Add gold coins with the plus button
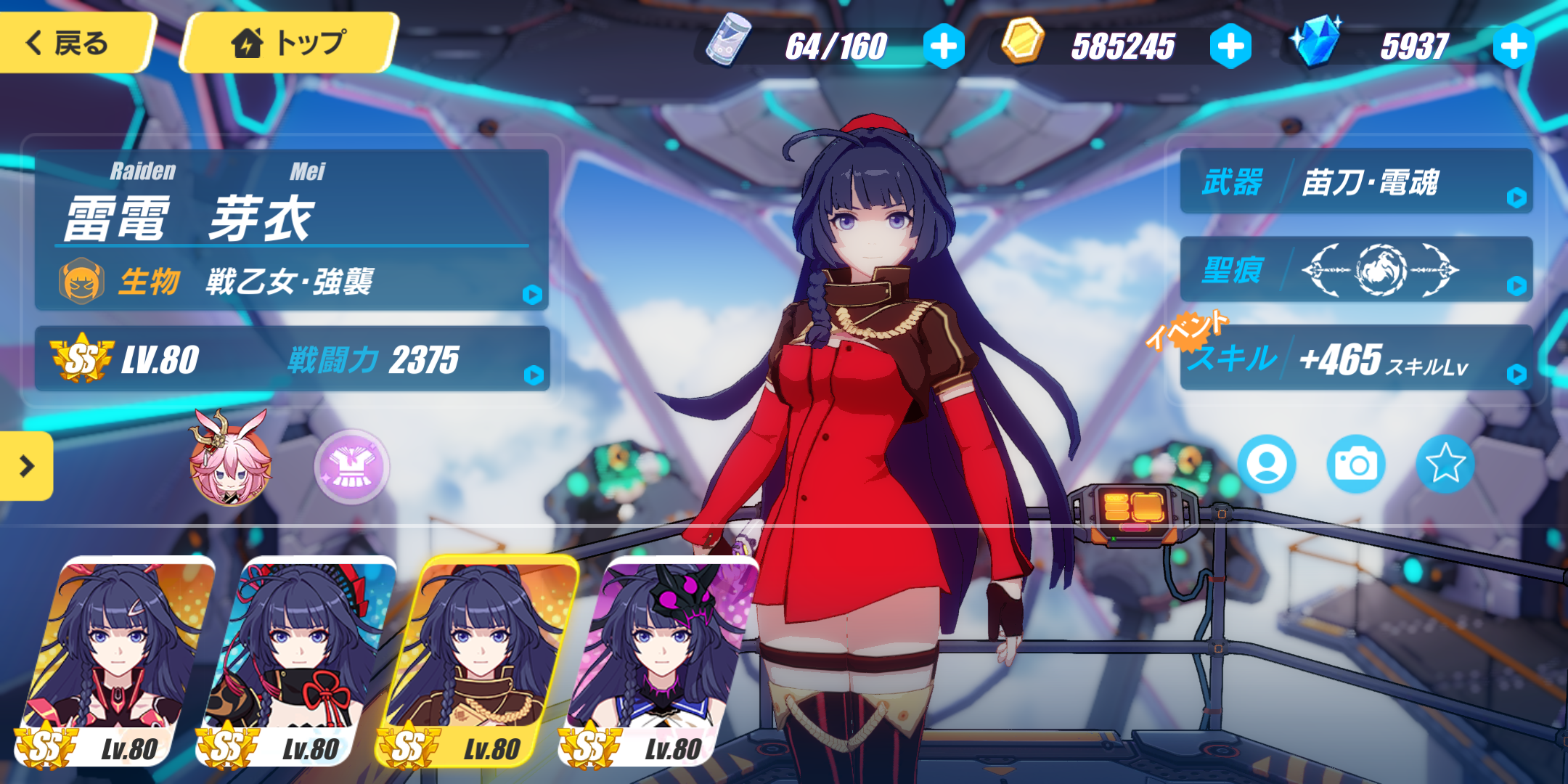The image size is (1568, 784). 1230,46
